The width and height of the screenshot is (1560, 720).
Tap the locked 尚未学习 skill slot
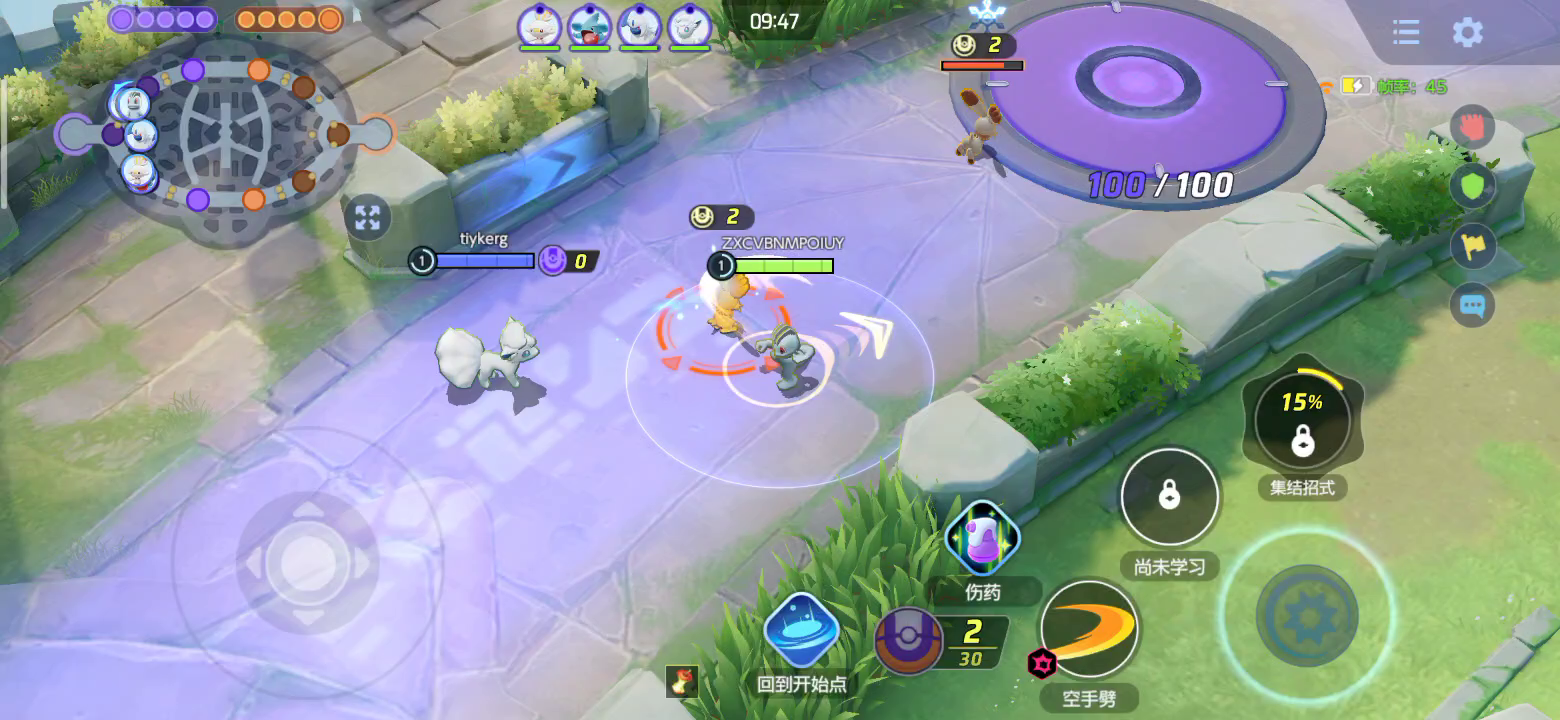[x=1169, y=497]
